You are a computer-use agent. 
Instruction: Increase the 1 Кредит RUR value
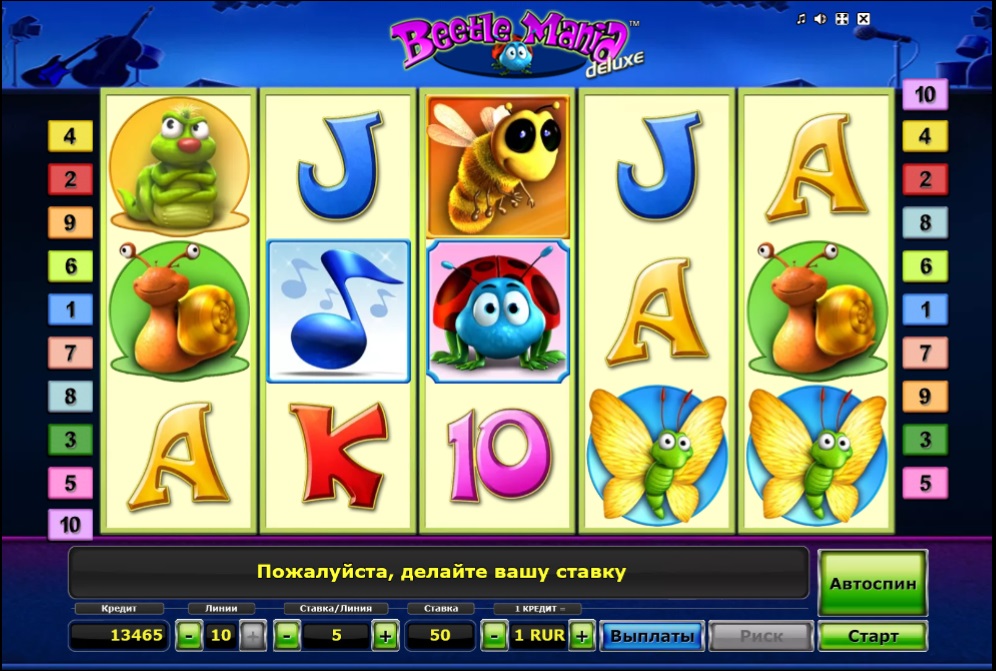583,635
